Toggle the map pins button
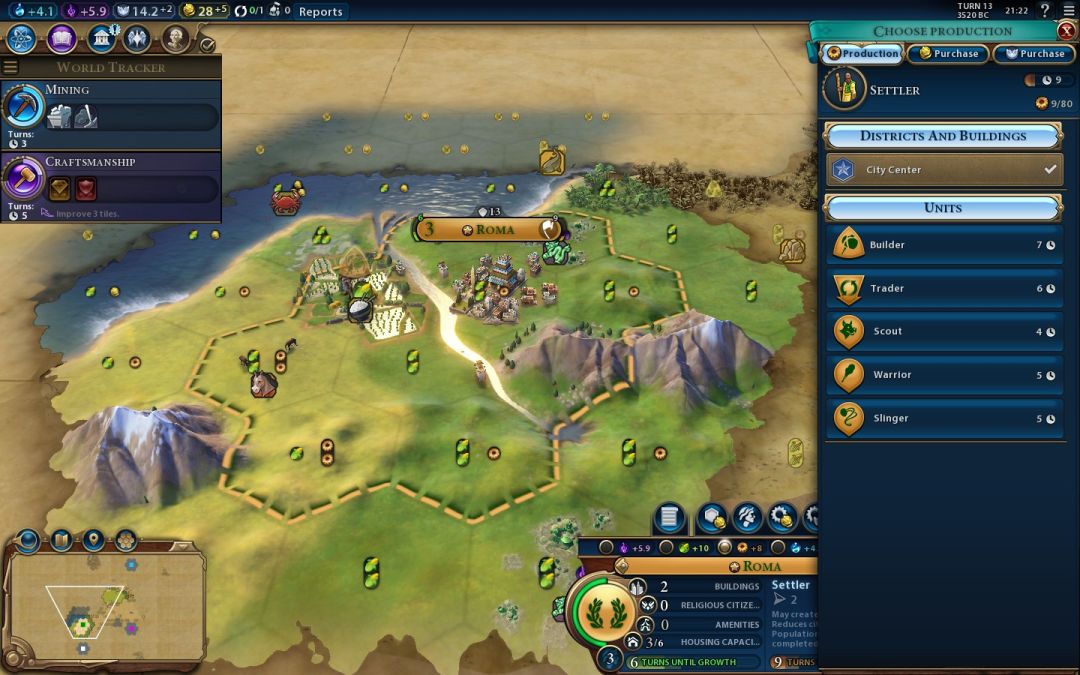1080x675 pixels. point(93,541)
